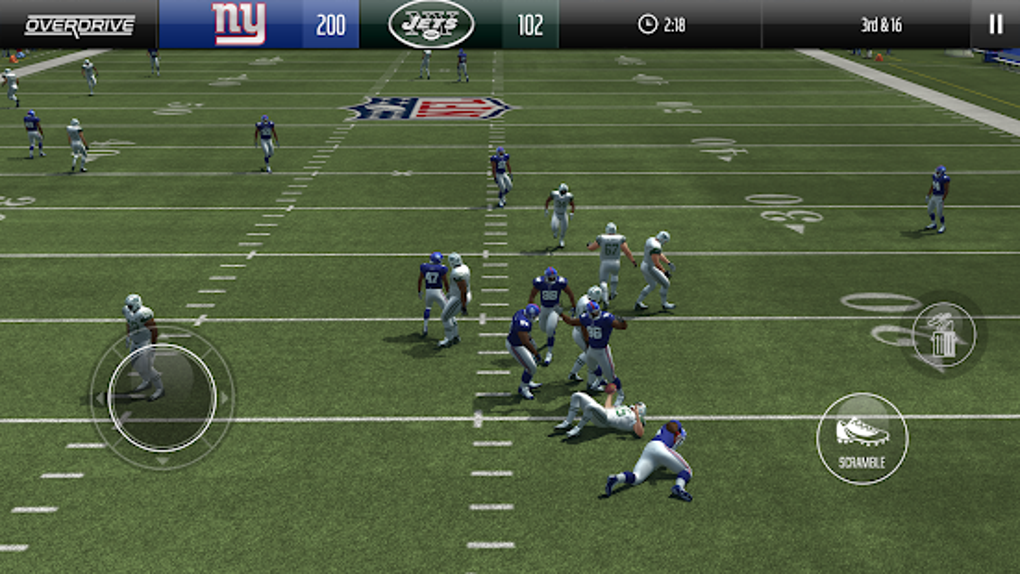This screenshot has height=574, width=1020.
Task: Pause the game with the pause button
Action: [x=995, y=24]
